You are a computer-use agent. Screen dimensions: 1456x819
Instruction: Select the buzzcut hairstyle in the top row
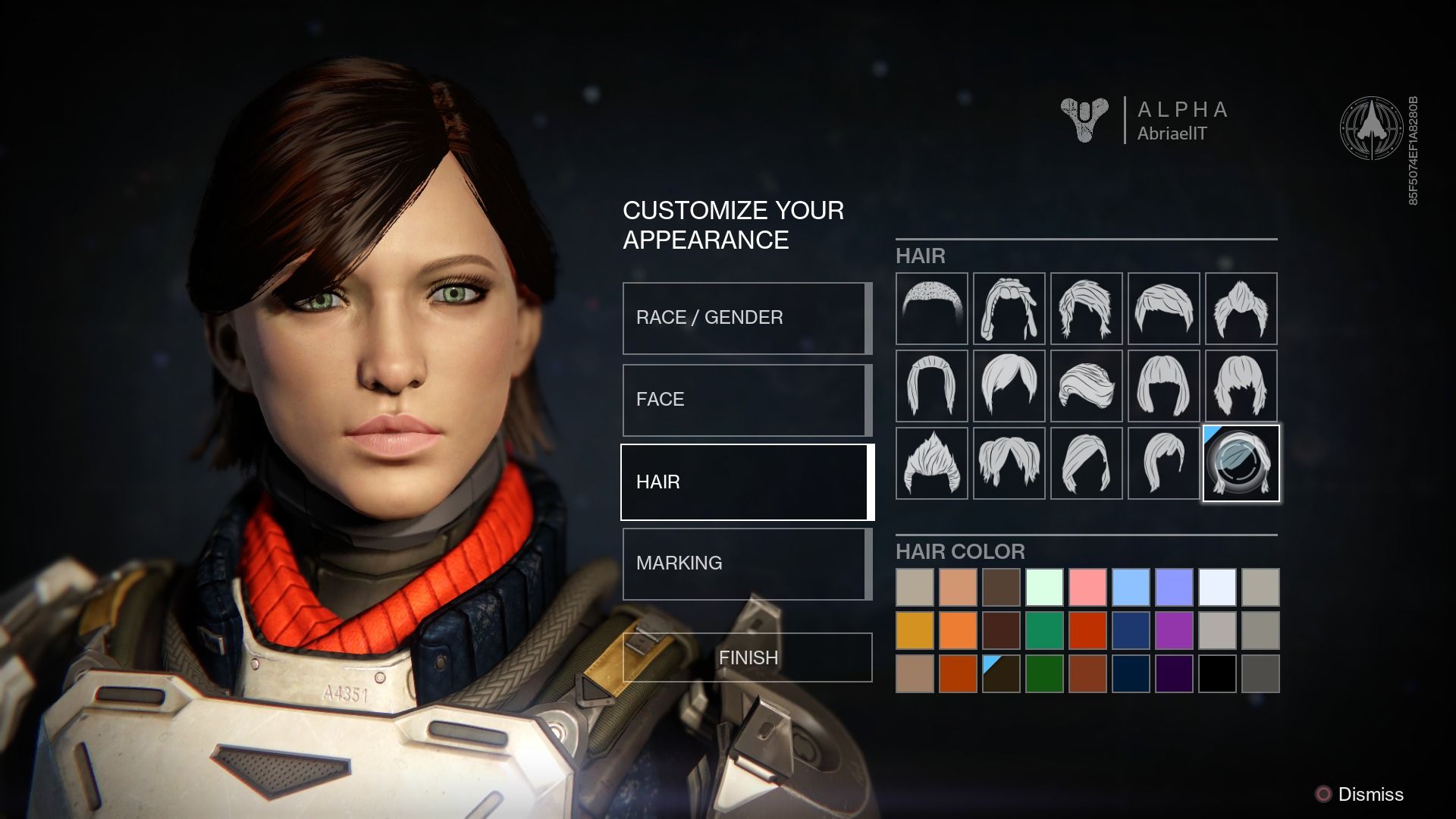[931, 309]
